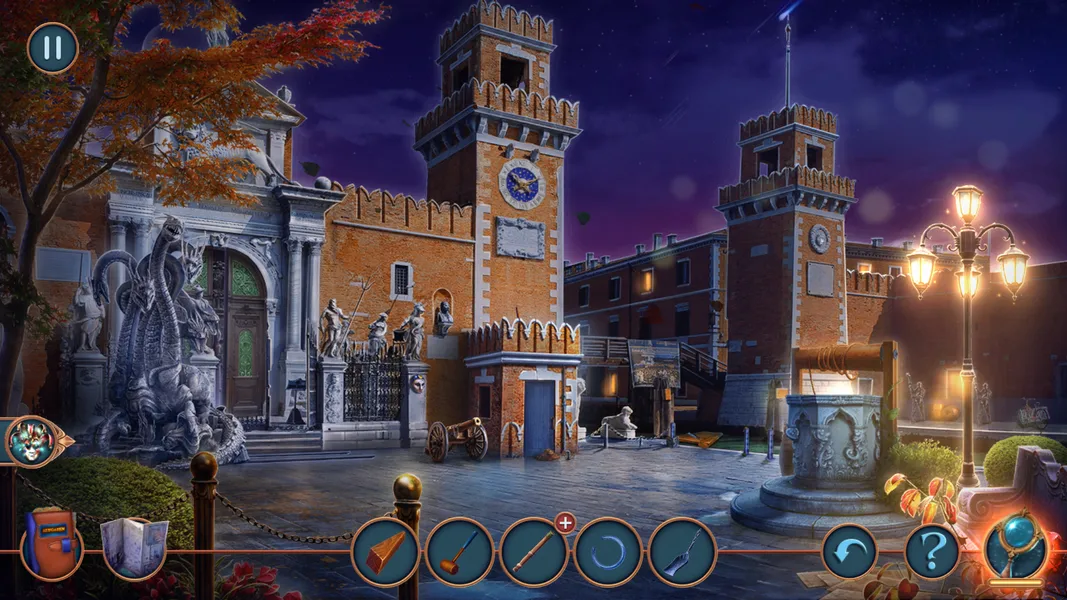Open the orange journal book
This screenshot has height=600, width=1067.
coord(50,544)
